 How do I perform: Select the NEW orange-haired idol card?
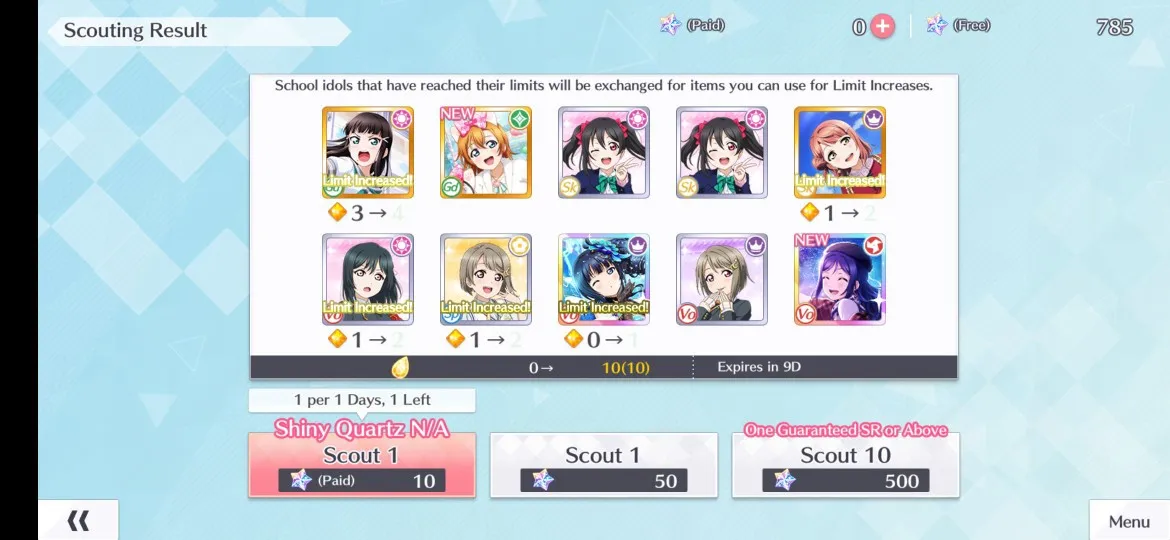point(486,152)
